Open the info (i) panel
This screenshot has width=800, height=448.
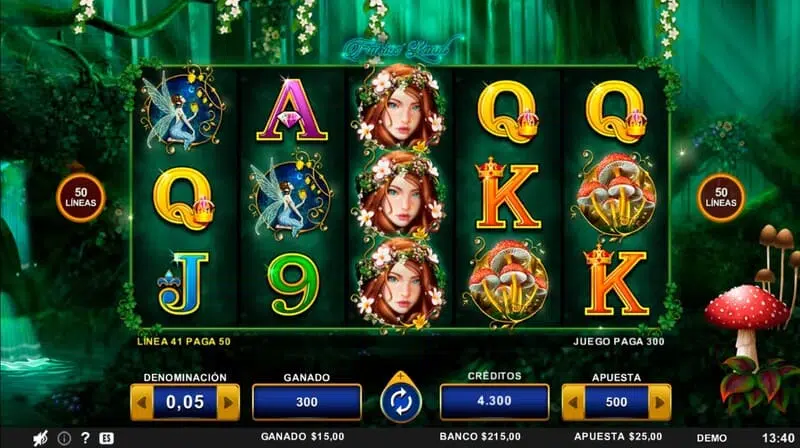pos(64,438)
